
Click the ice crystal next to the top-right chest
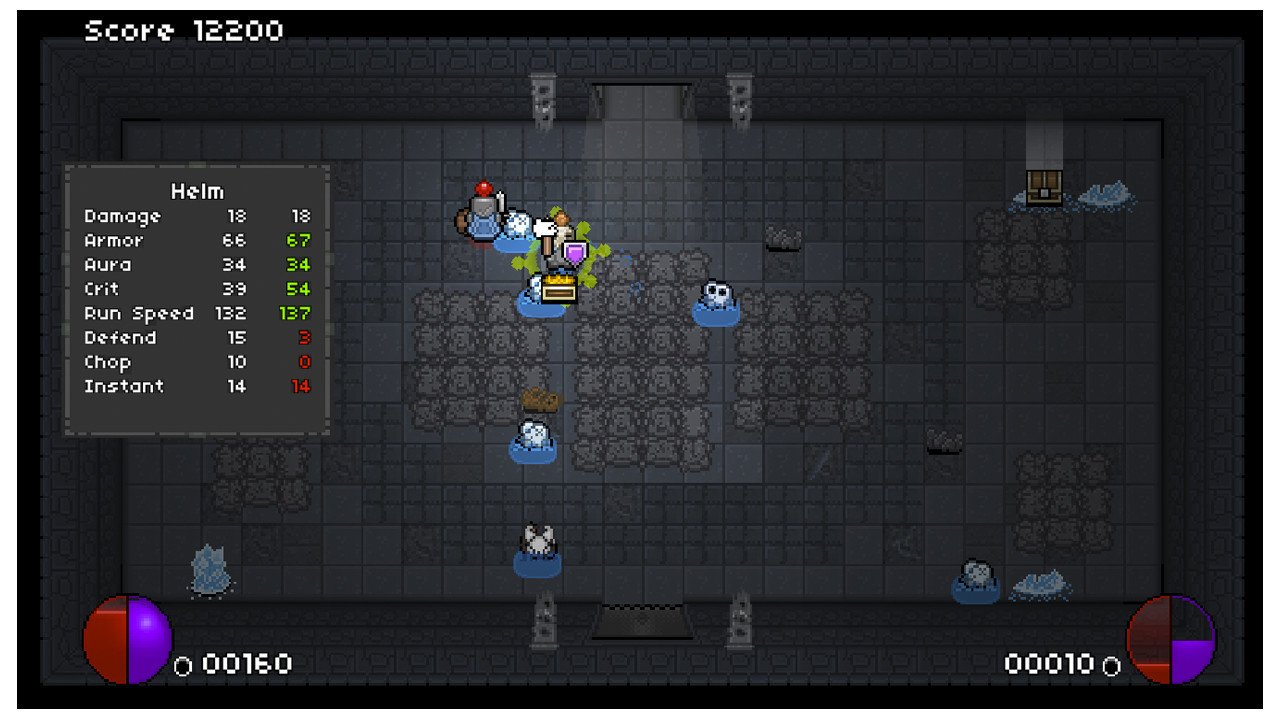pos(1103,196)
